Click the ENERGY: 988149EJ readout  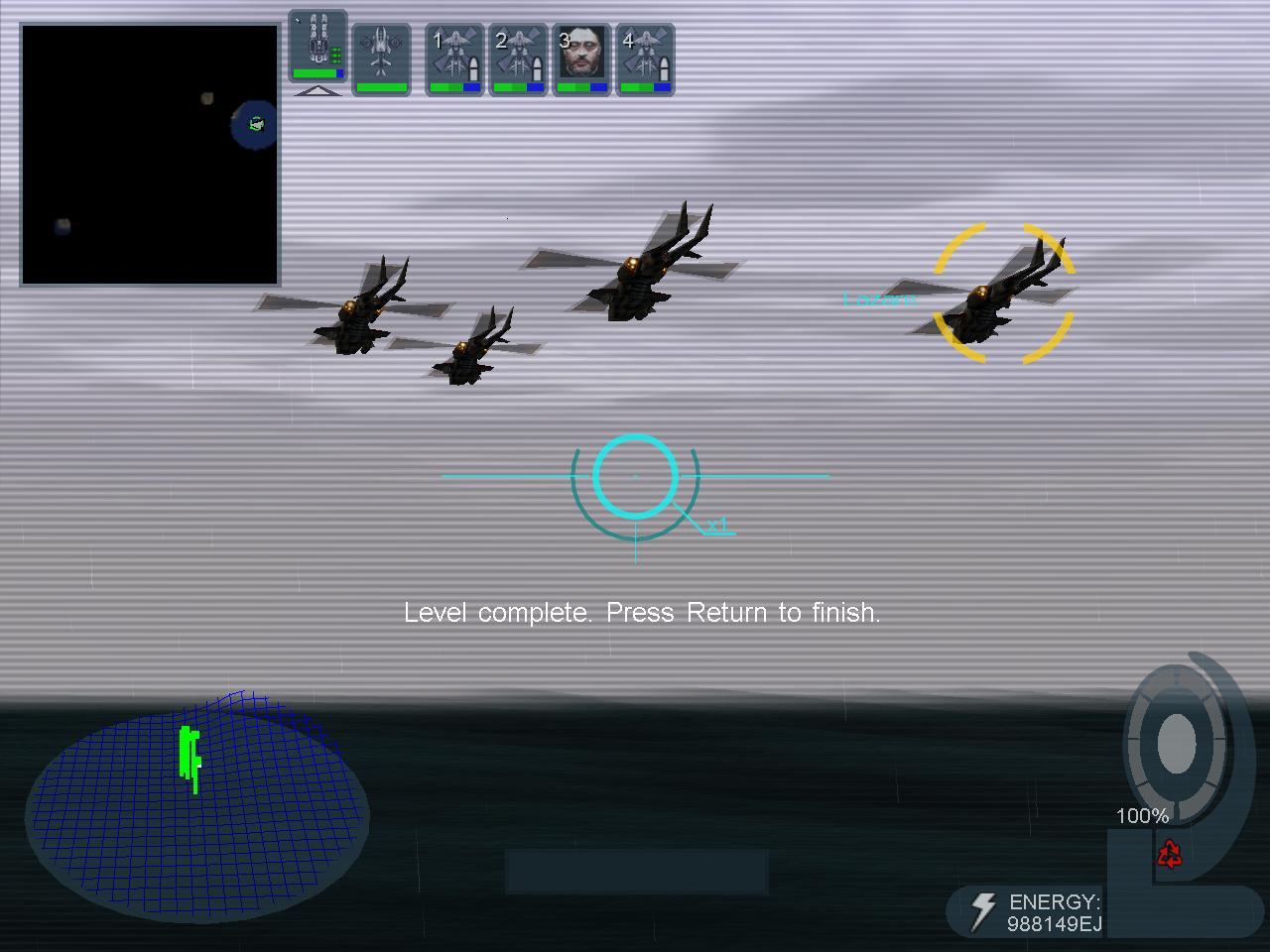1054,912
